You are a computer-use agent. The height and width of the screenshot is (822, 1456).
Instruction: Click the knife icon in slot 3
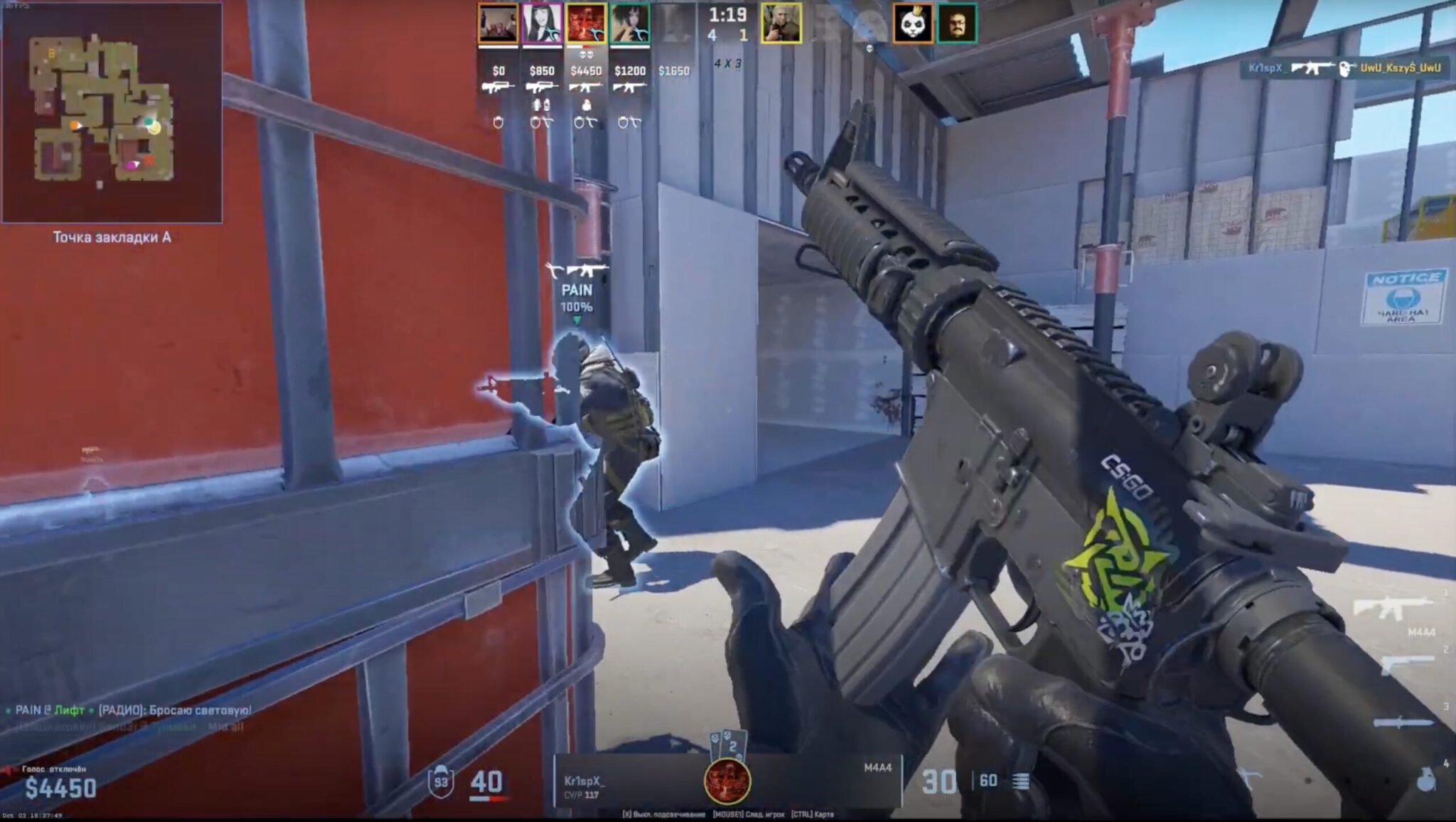pyautogui.click(x=1404, y=722)
